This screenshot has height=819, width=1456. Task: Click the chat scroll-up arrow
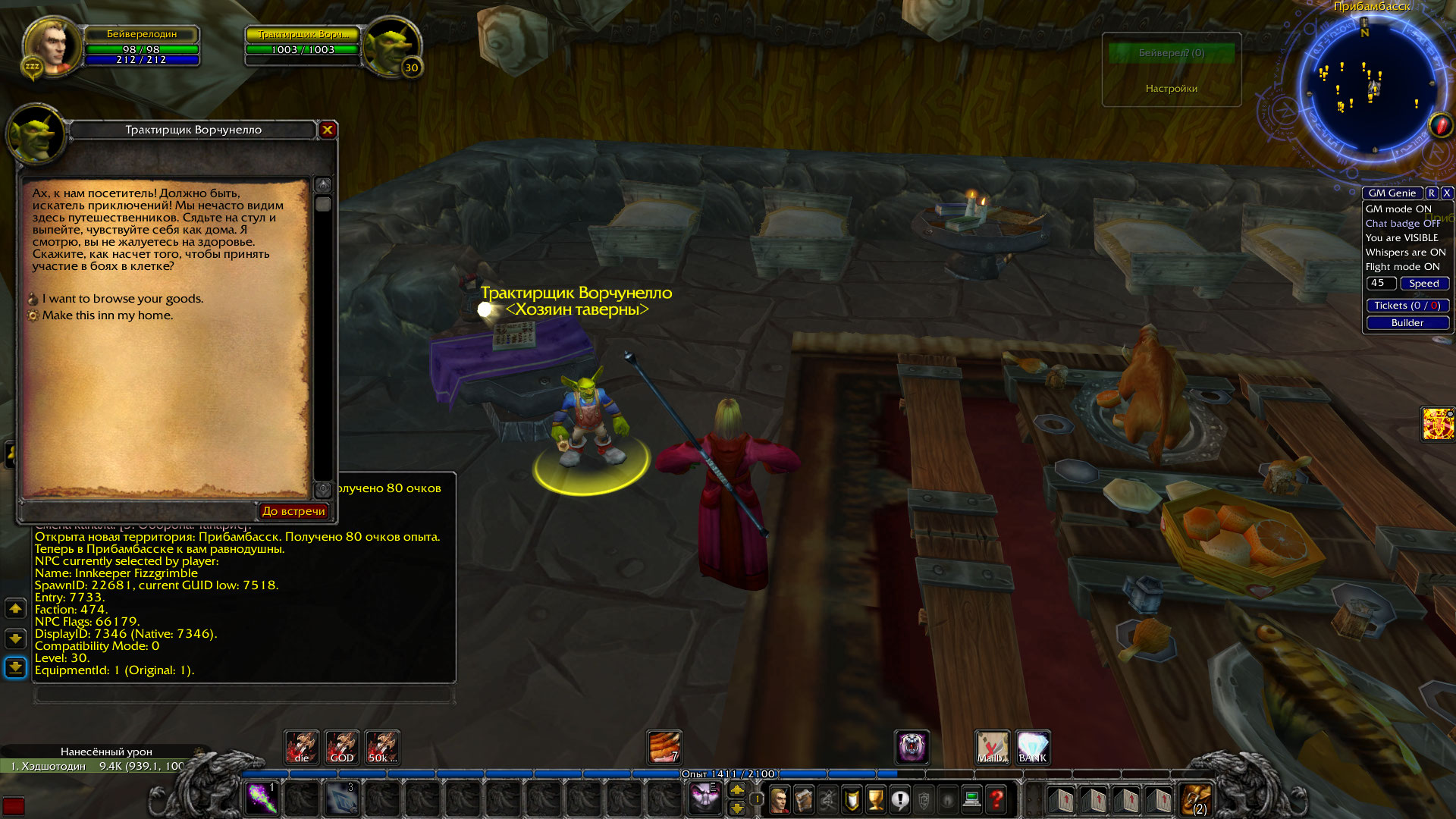point(14,607)
